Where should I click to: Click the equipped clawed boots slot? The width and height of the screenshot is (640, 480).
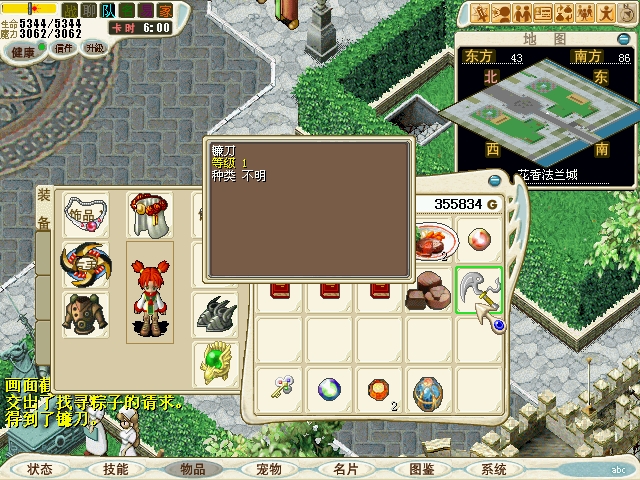pyautogui.click(x=215, y=313)
